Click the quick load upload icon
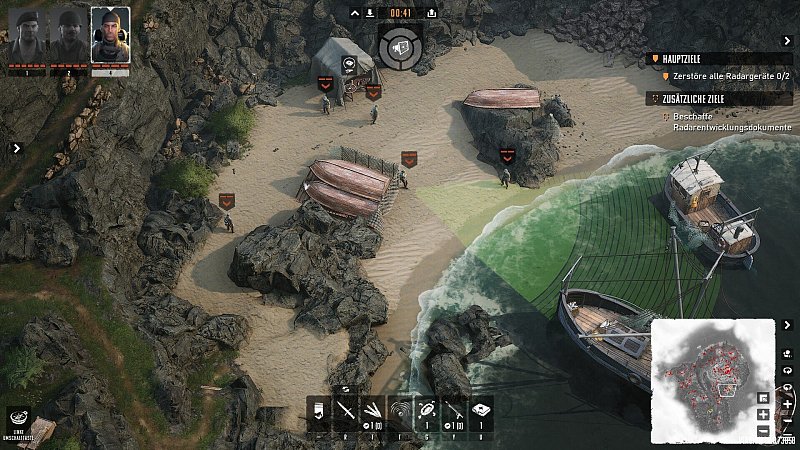 431,13
